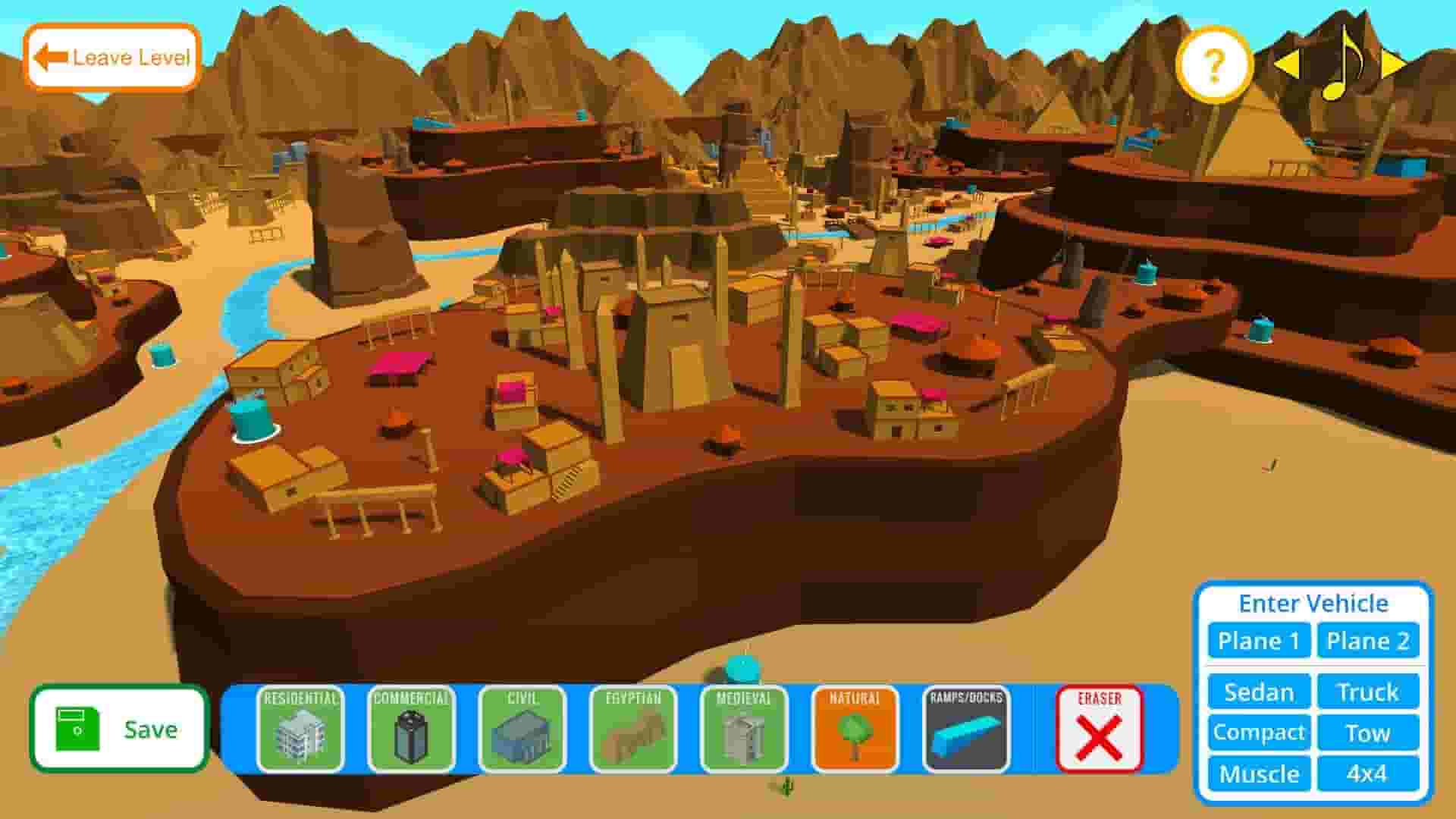
Task: Enter Plane 2 vehicle
Action: pyautogui.click(x=1369, y=641)
